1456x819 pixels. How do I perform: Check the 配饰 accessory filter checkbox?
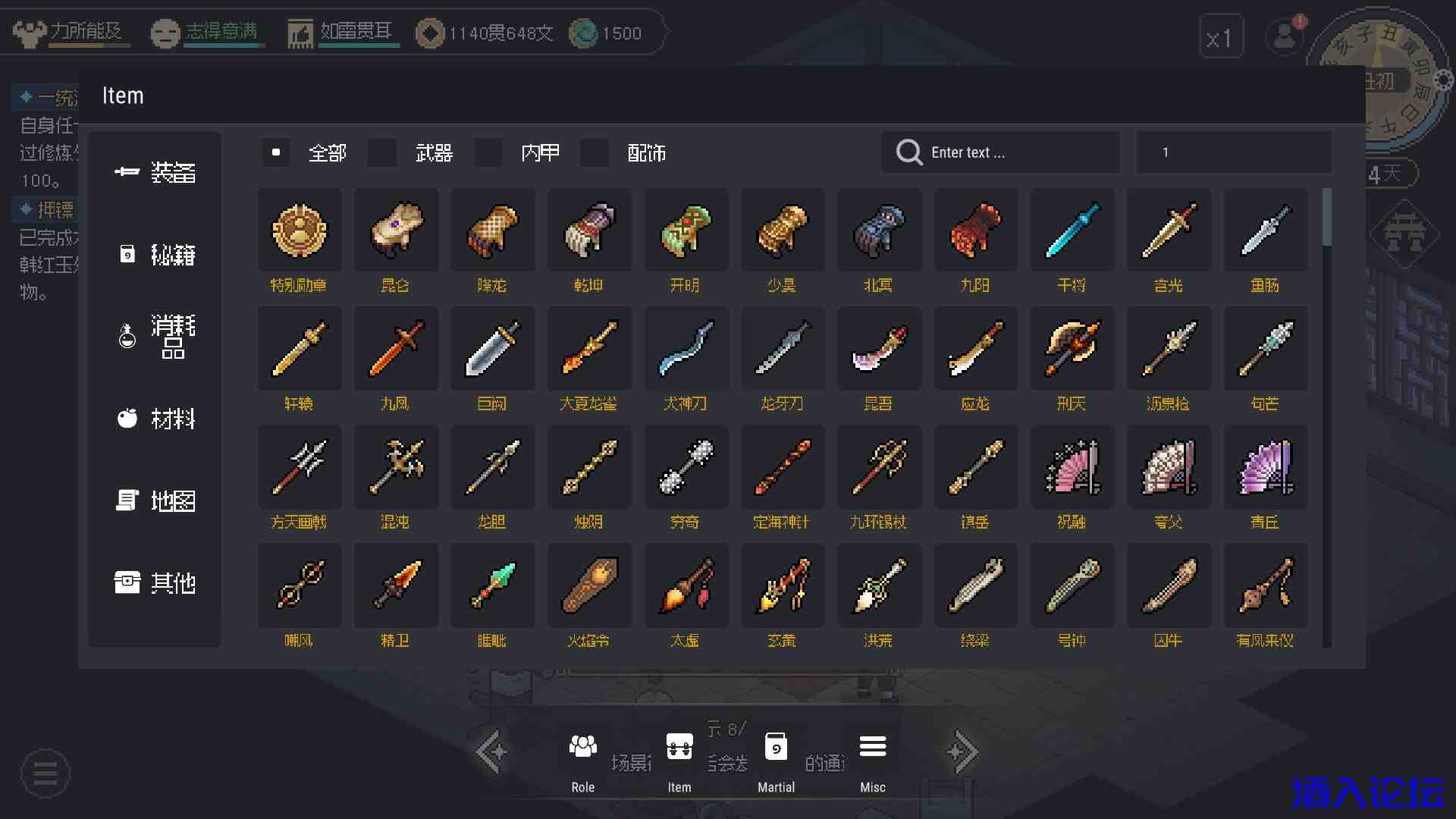click(x=595, y=152)
